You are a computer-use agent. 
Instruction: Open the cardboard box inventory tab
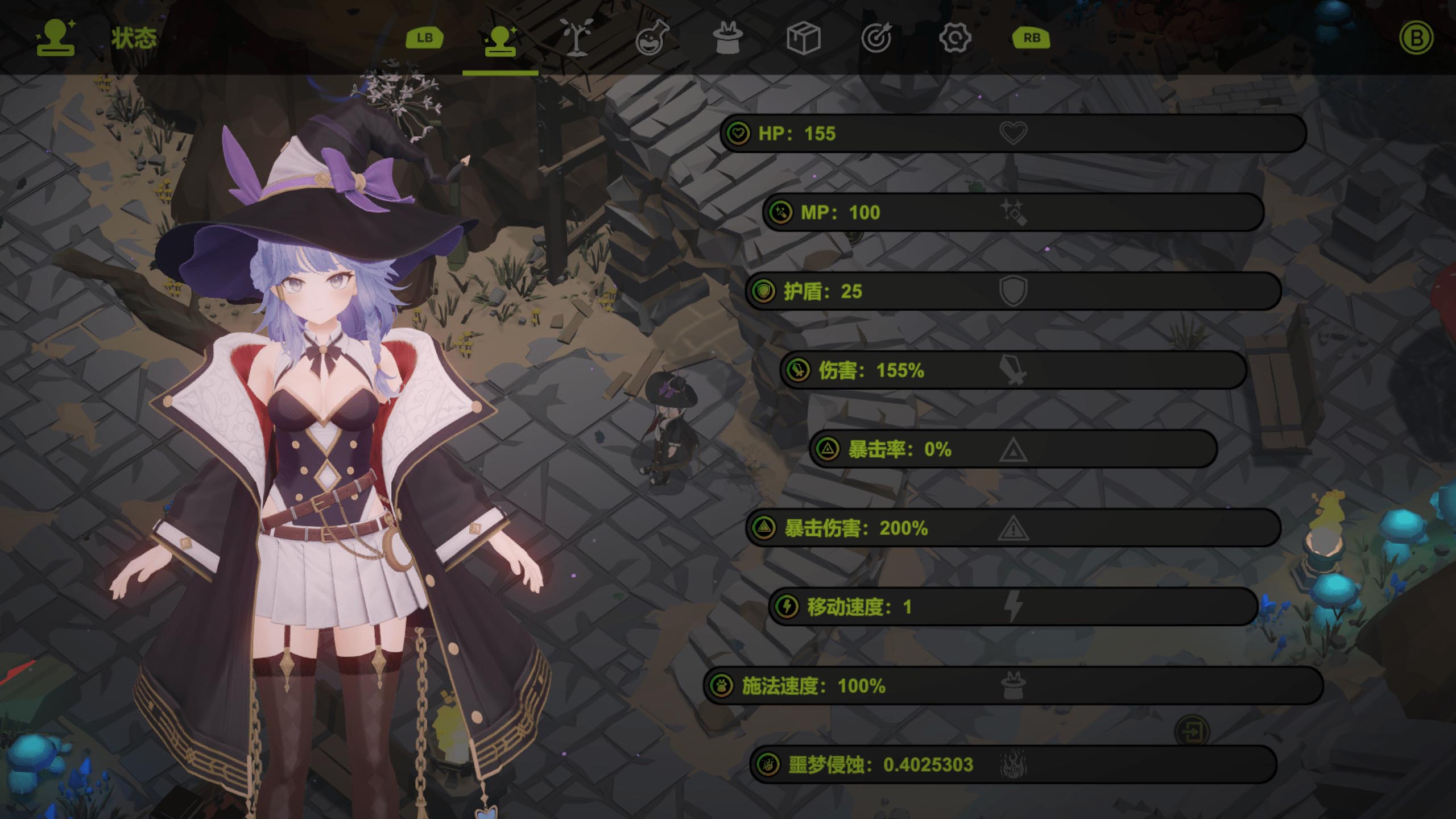coord(803,38)
